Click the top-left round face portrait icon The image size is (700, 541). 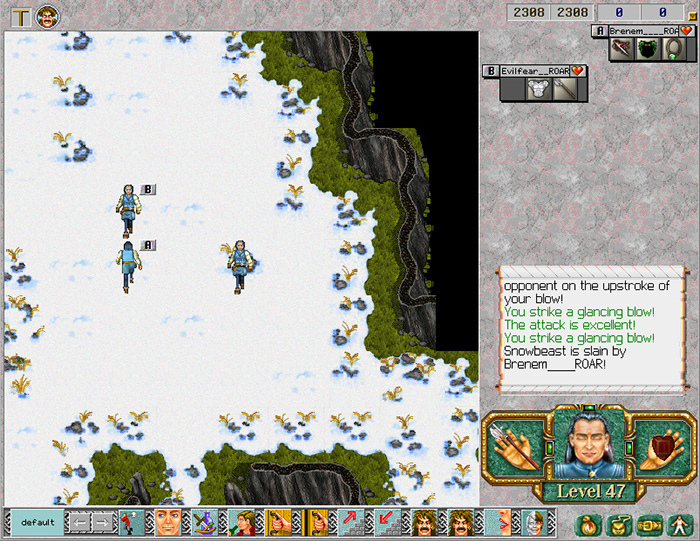pos(47,16)
